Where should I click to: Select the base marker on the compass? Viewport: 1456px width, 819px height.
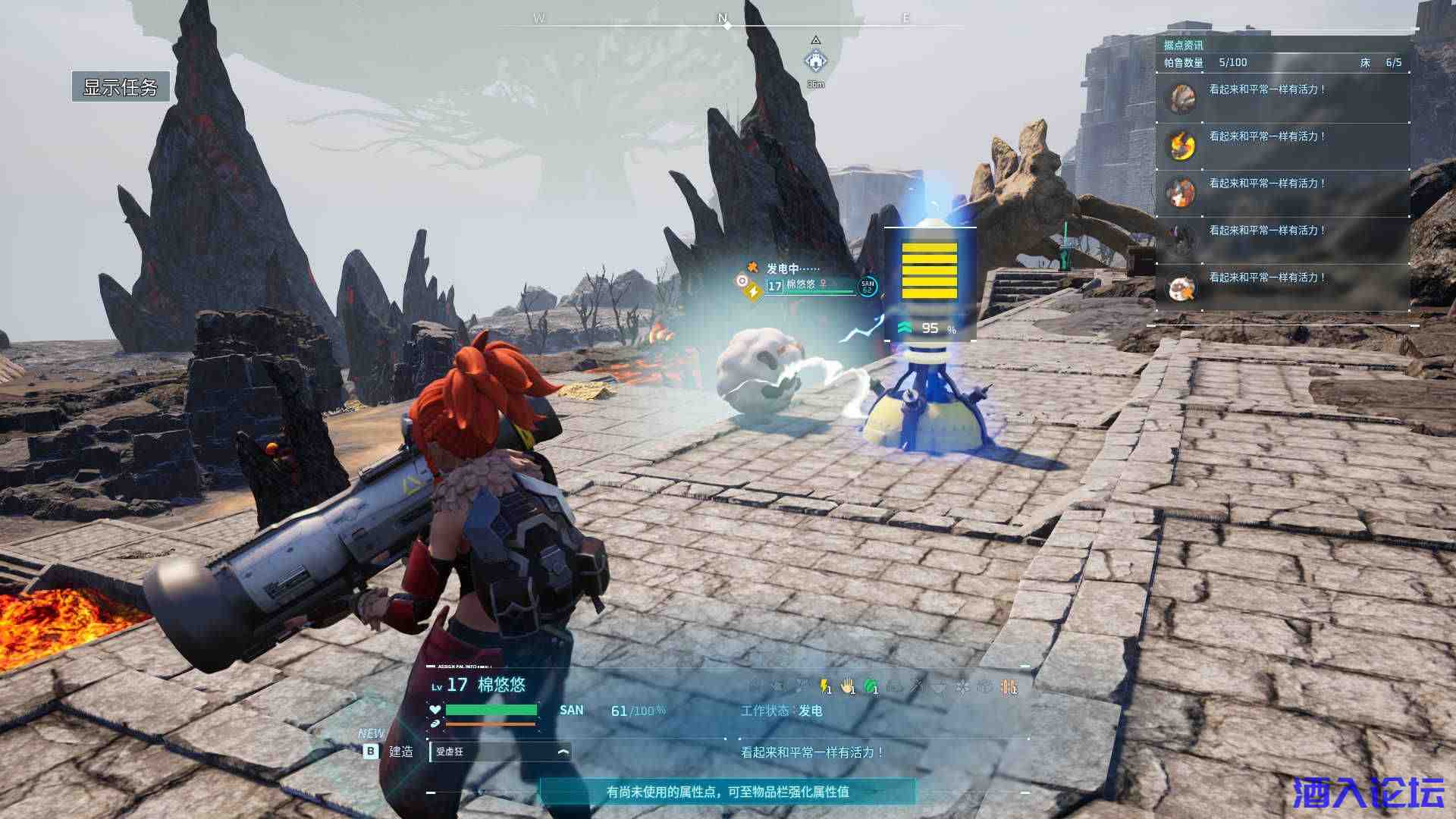[815, 59]
